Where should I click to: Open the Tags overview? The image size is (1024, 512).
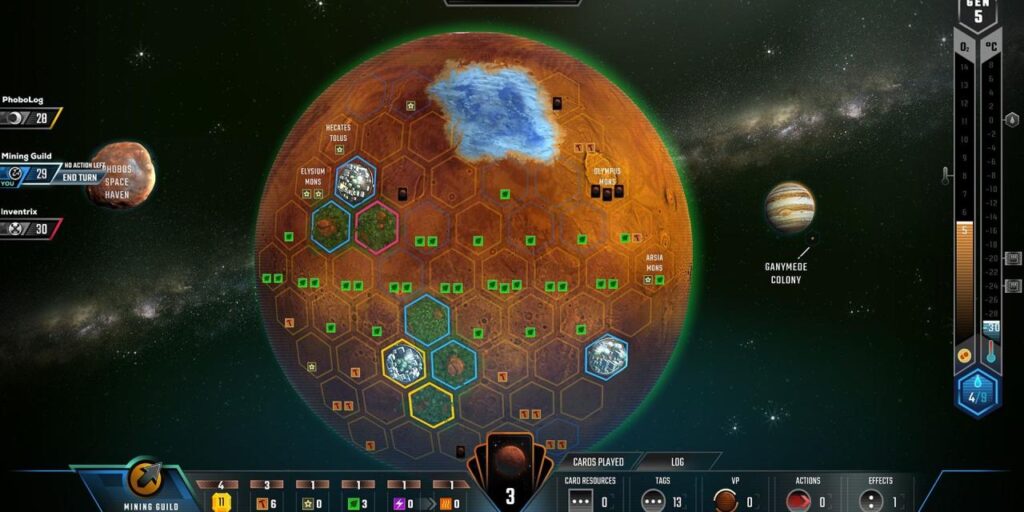(662, 495)
